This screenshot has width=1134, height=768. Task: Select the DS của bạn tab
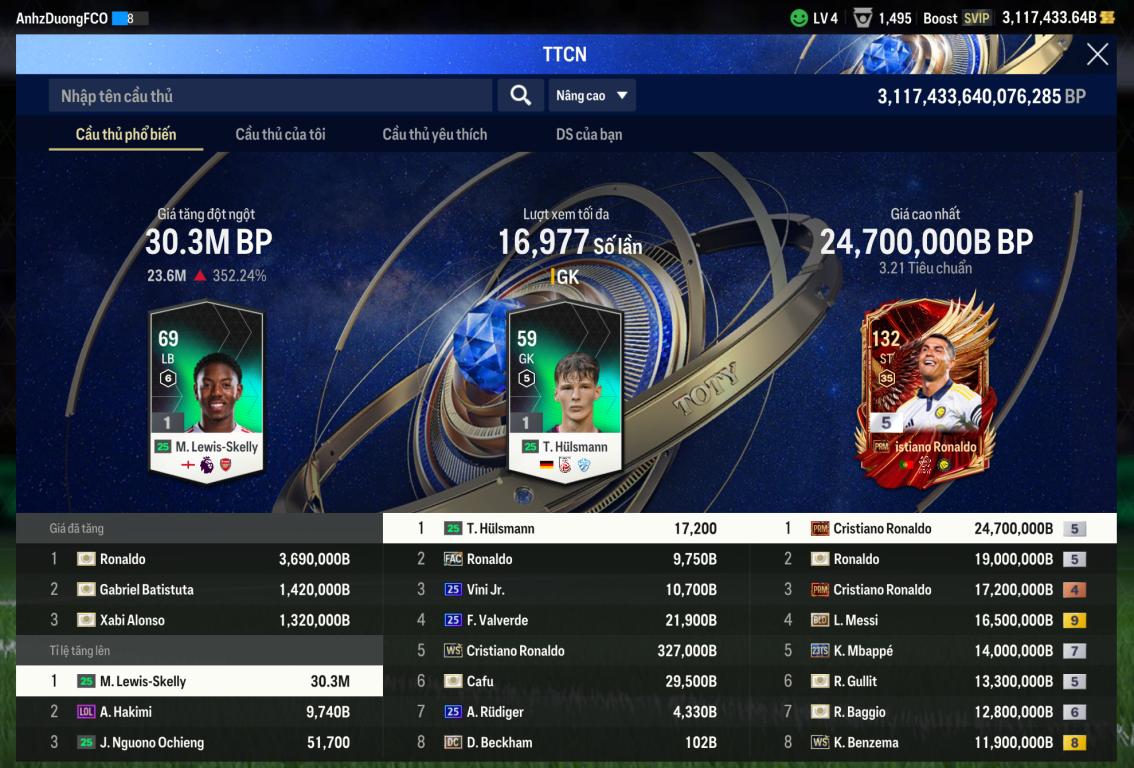pyautogui.click(x=589, y=134)
